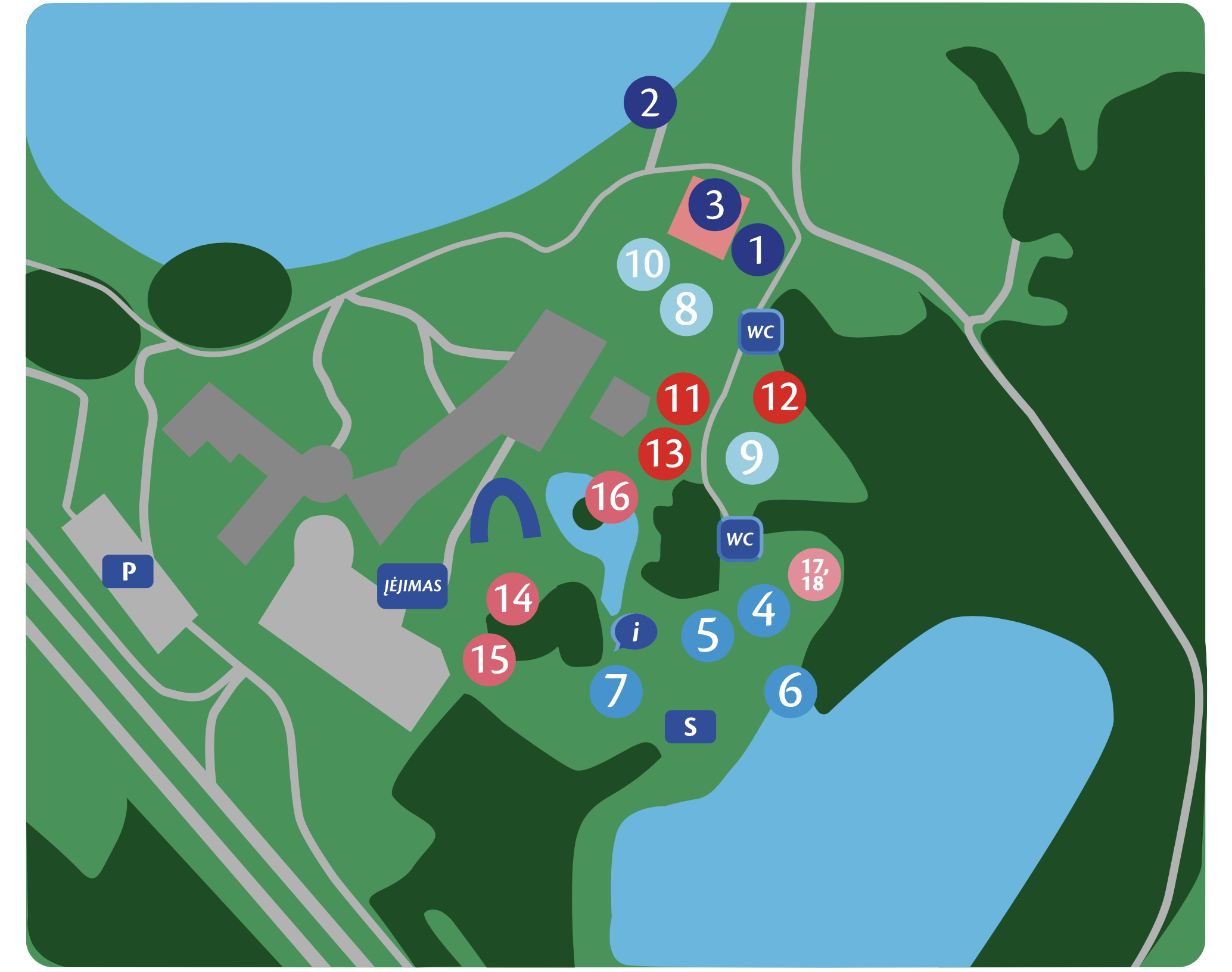Select the ĮĖJIMAS entrance label
Screen dimensions: 1232x972
point(412,586)
